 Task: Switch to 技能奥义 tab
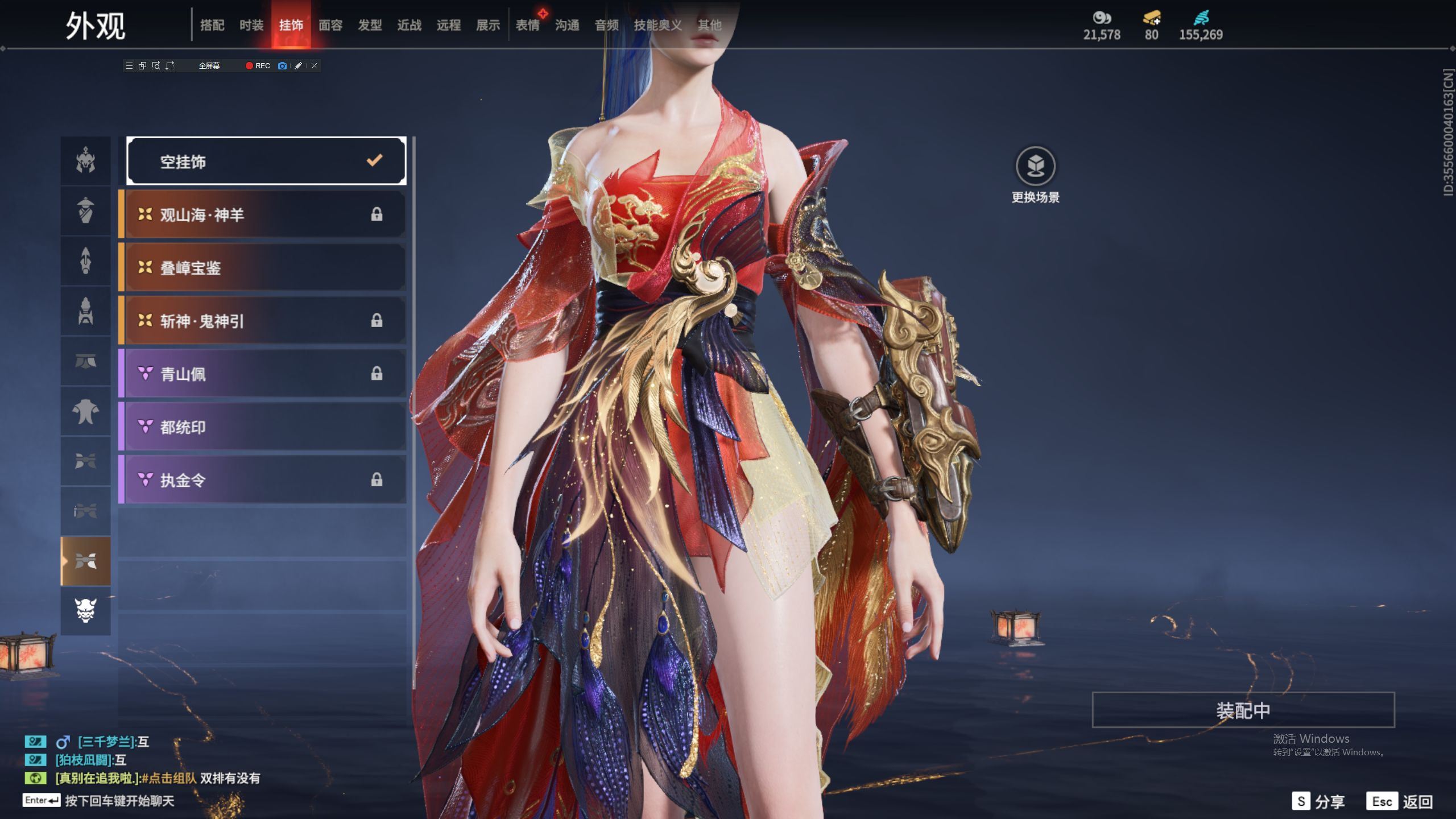pyautogui.click(x=657, y=25)
